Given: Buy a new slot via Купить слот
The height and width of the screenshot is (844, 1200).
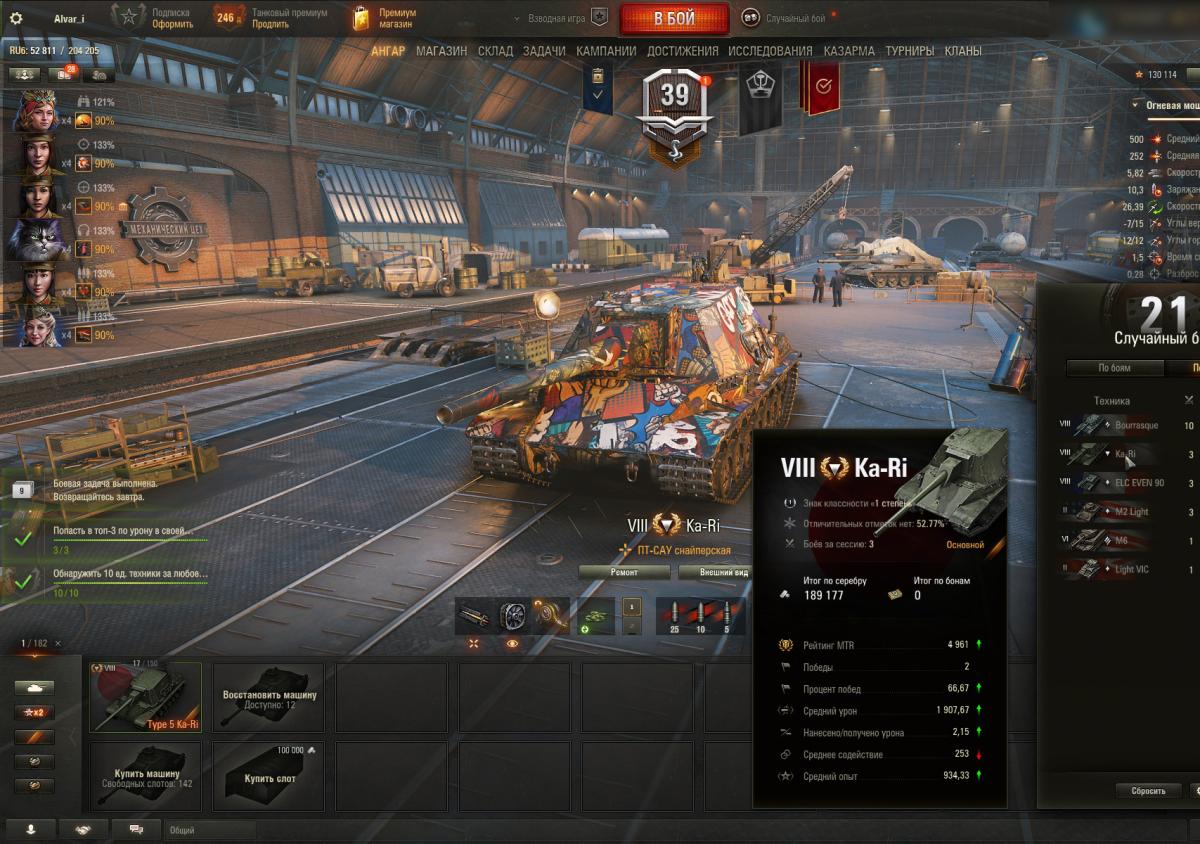Looking at the screenshot, I should tap(269, 777).
